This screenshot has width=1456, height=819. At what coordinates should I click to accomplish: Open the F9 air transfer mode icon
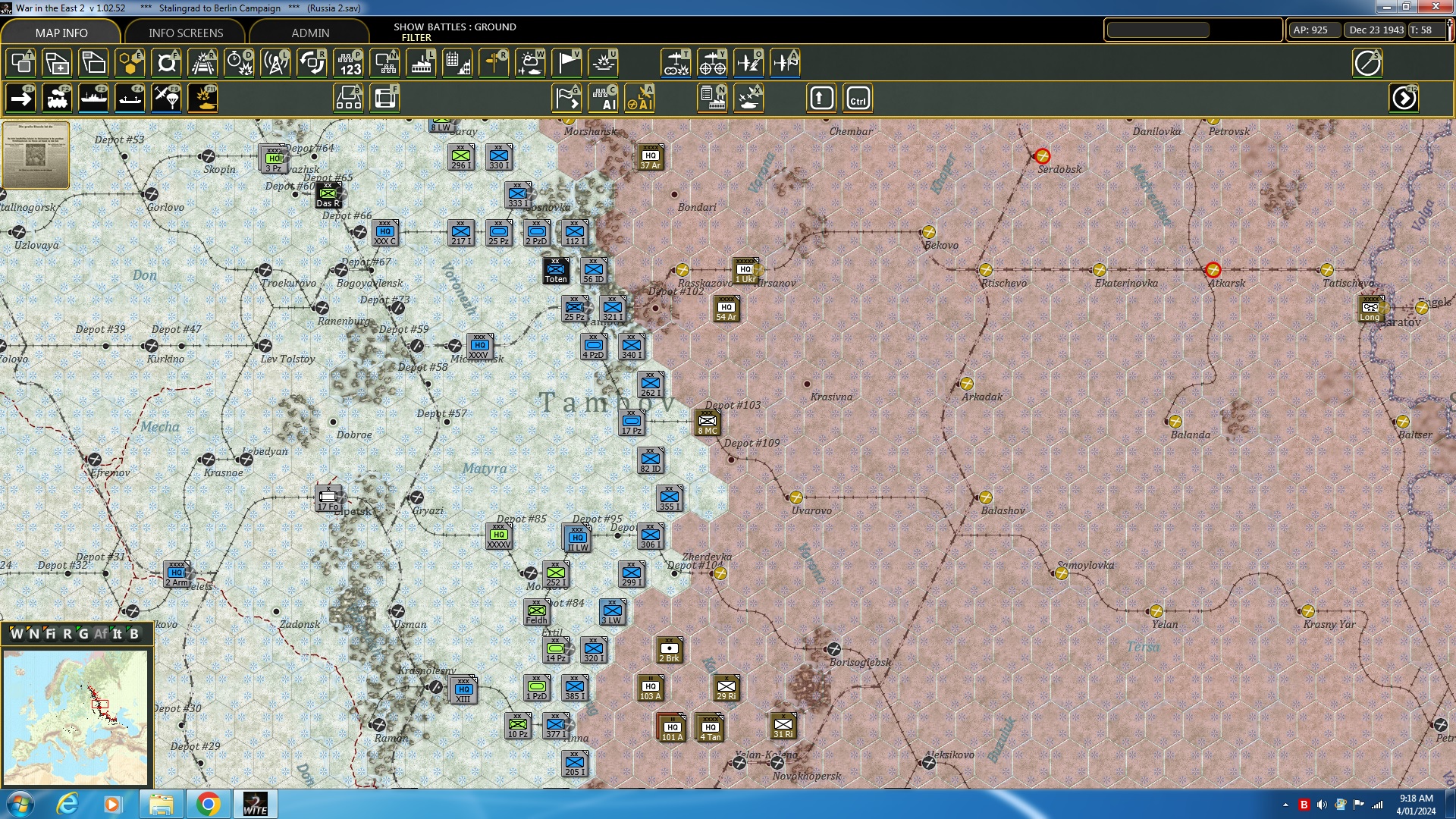pos(167,98)
